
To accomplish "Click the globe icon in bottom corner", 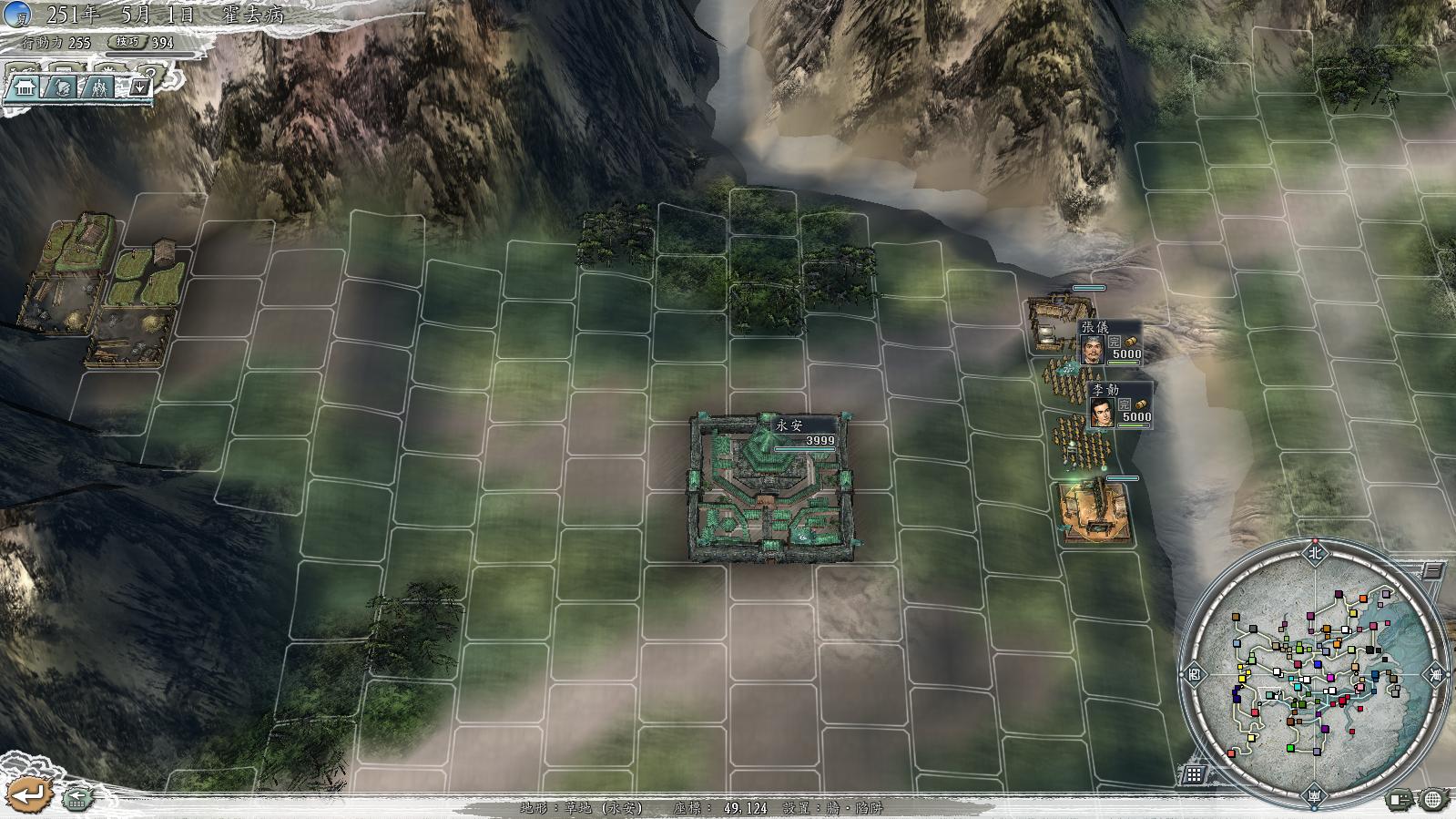I will point(1432,800).
